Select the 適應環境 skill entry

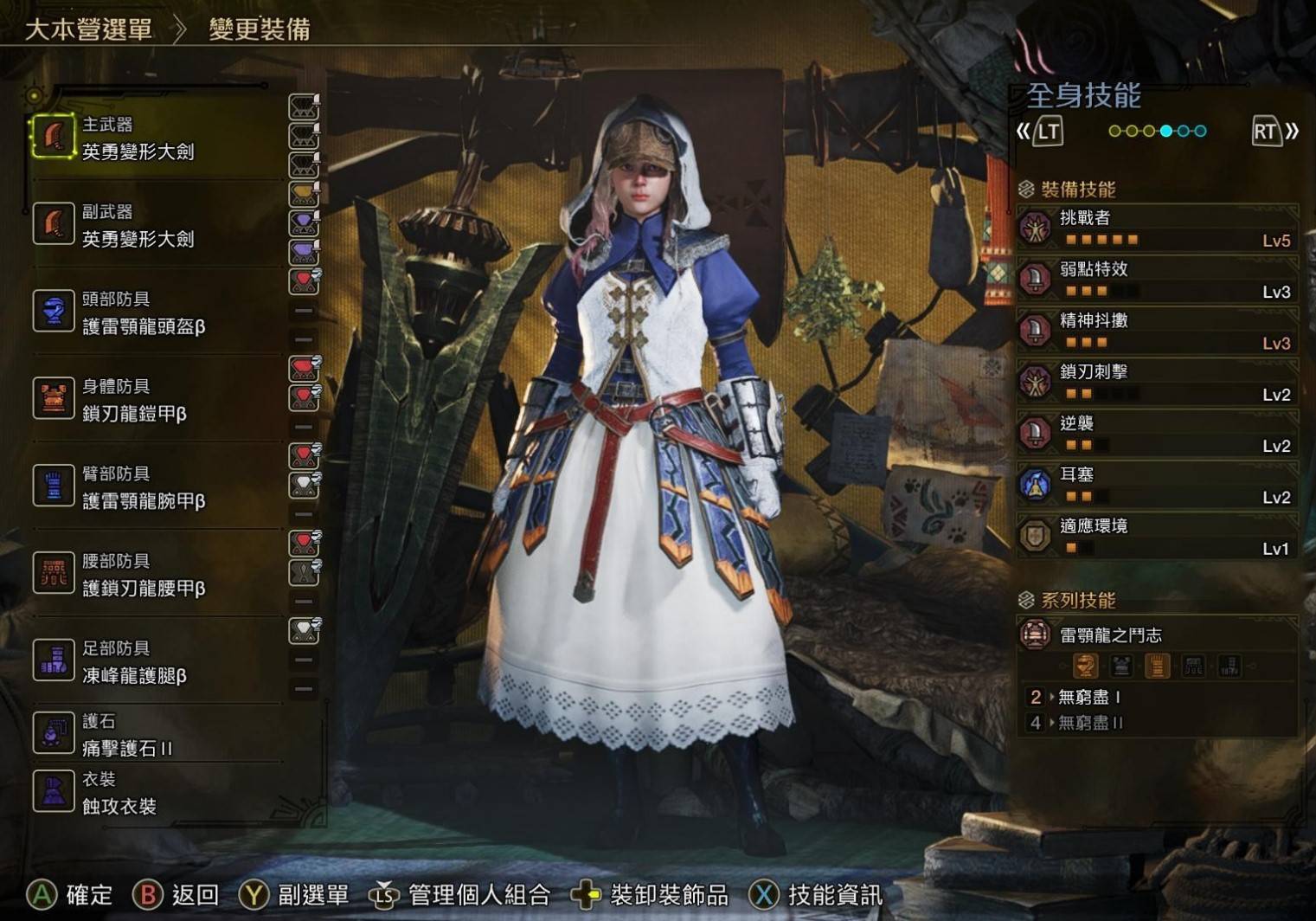(x=1157, y=537)
